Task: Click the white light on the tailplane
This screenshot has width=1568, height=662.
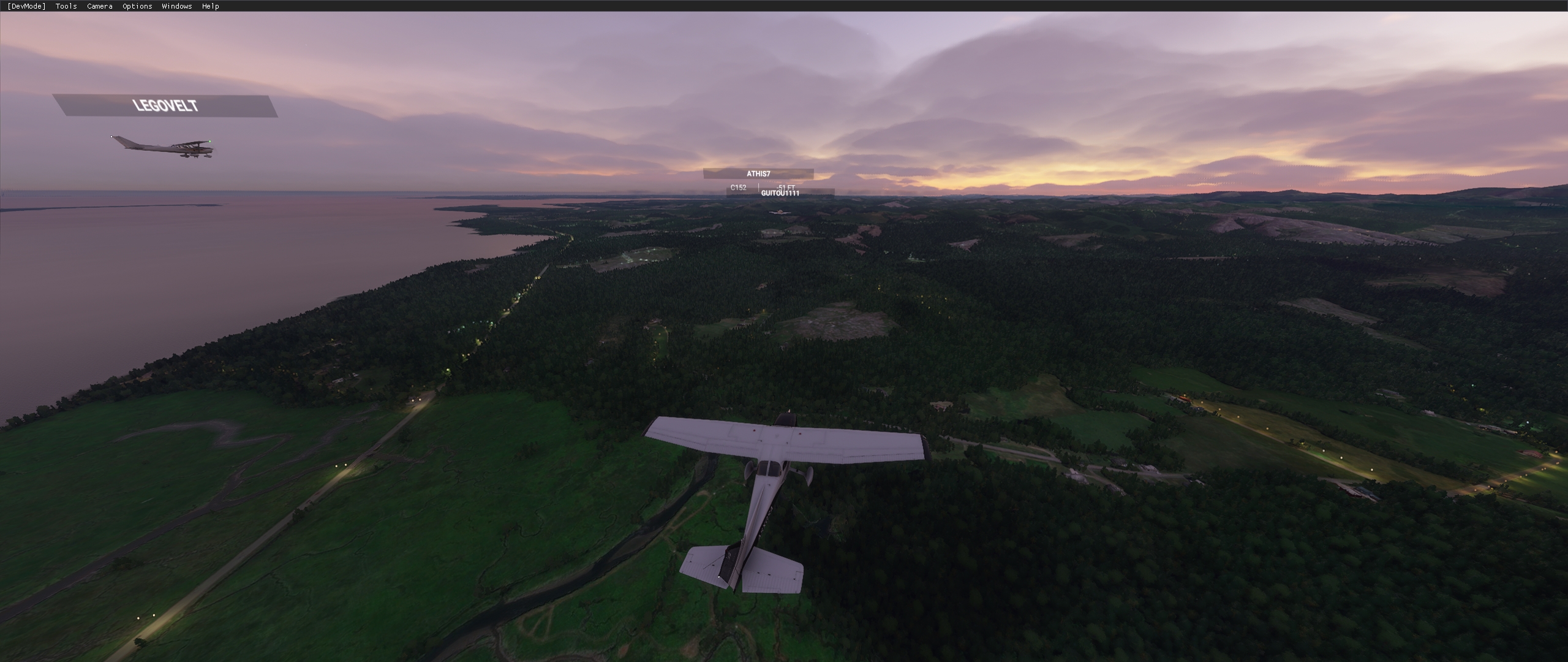Action: 718,576
